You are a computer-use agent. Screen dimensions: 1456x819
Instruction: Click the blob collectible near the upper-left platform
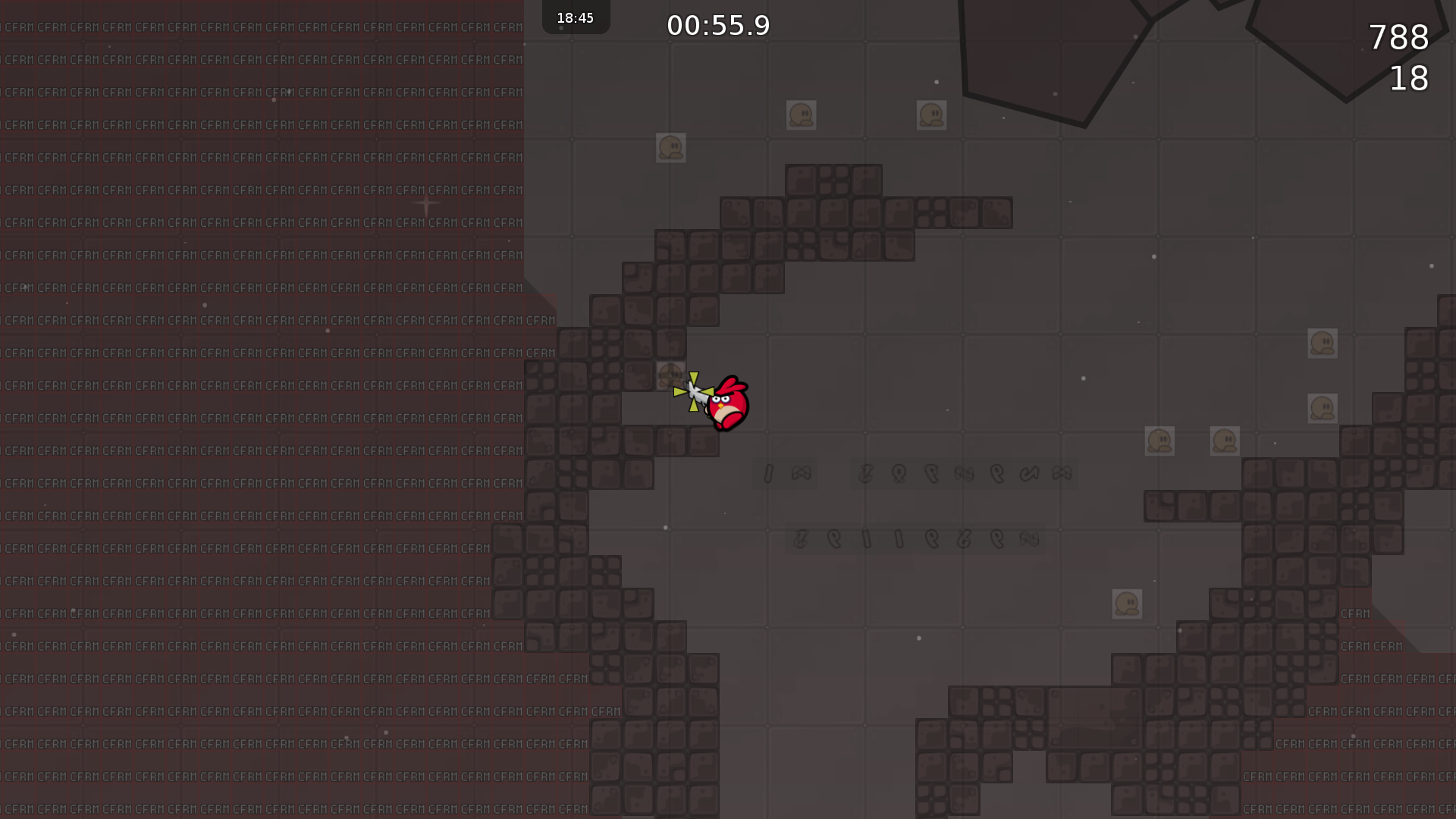[670, 148]
